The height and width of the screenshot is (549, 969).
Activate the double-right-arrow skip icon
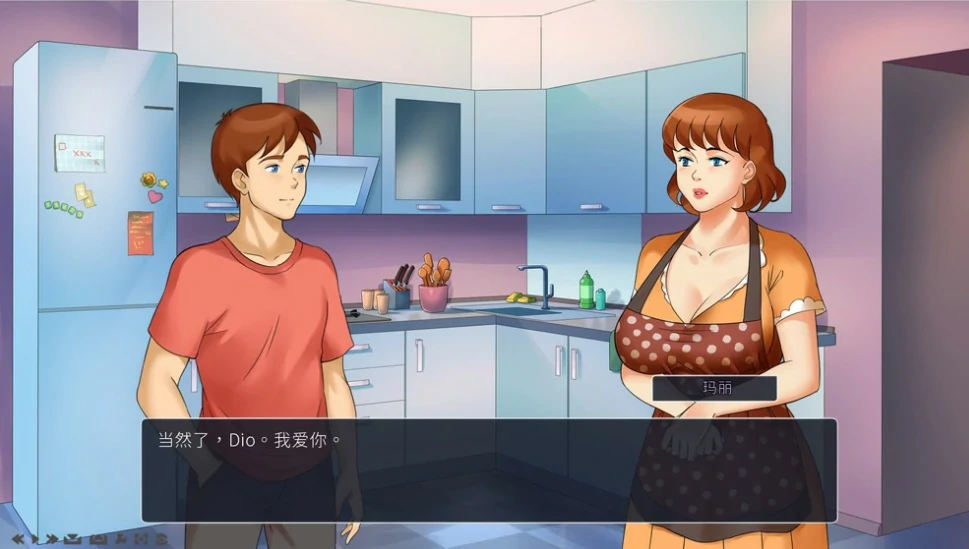pos(52,539)
